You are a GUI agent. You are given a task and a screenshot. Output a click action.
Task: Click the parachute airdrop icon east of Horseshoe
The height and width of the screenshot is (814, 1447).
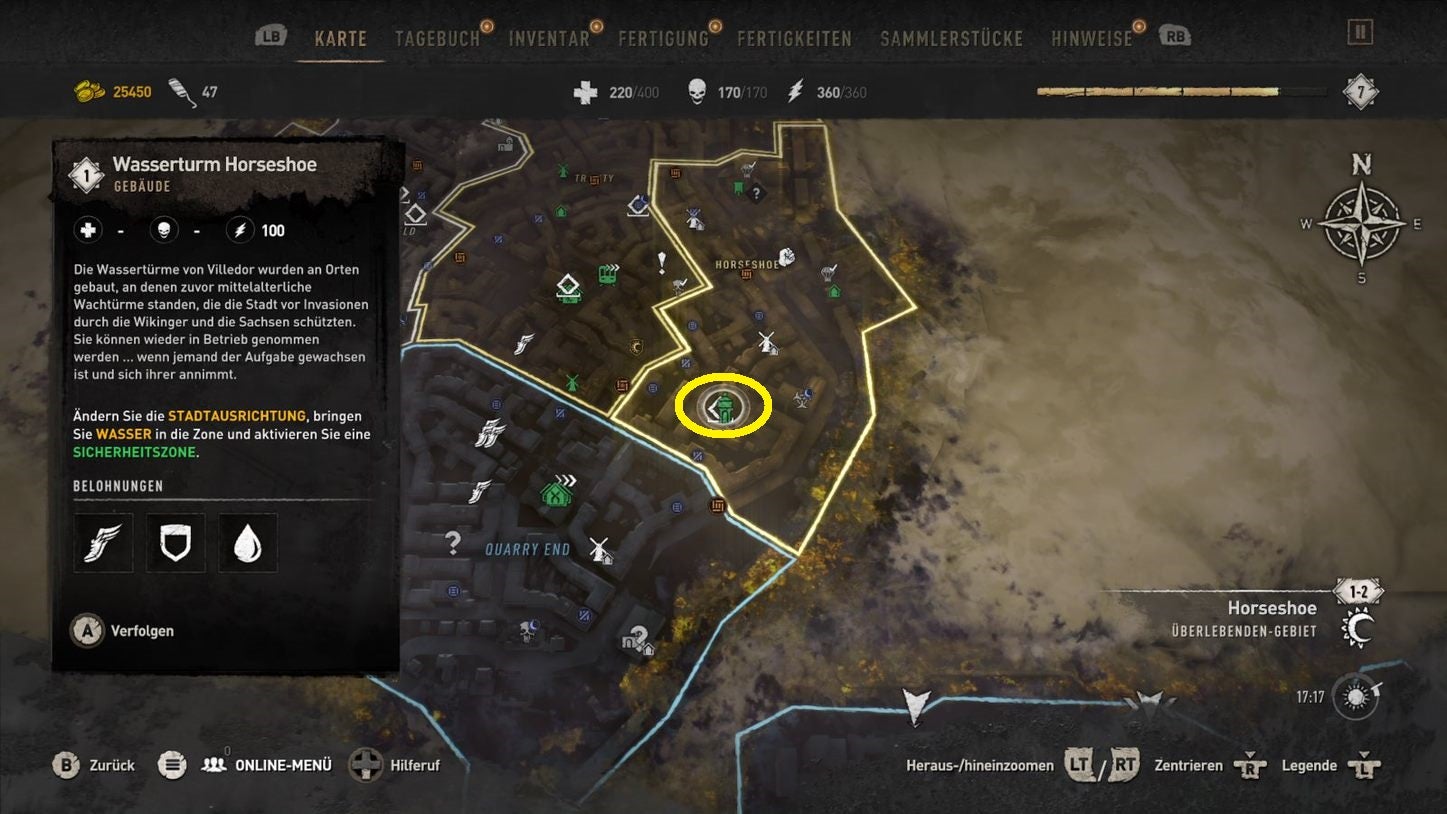[x=827, y=274]
